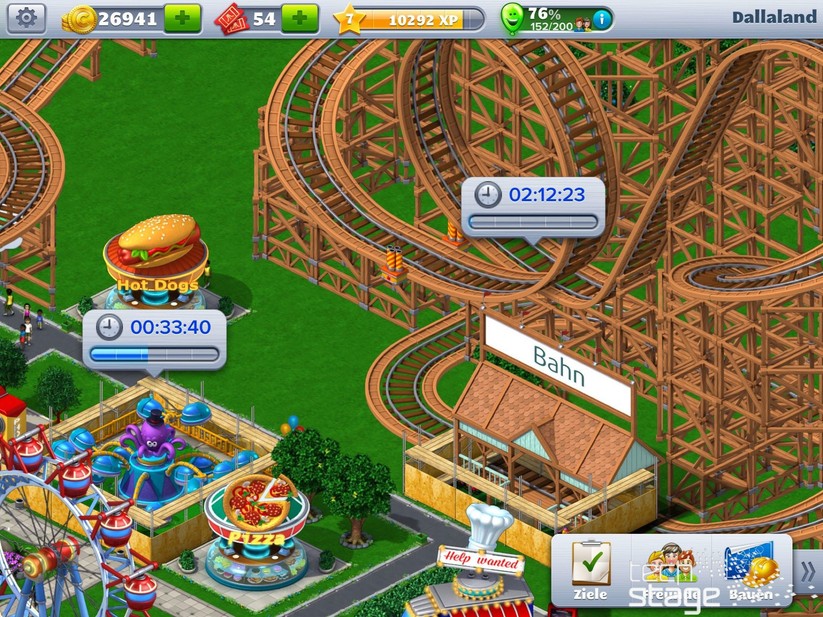The width and height of the screenshot is (823, 617).
Task: Open the settings gear menu
Action: [26, 18]
